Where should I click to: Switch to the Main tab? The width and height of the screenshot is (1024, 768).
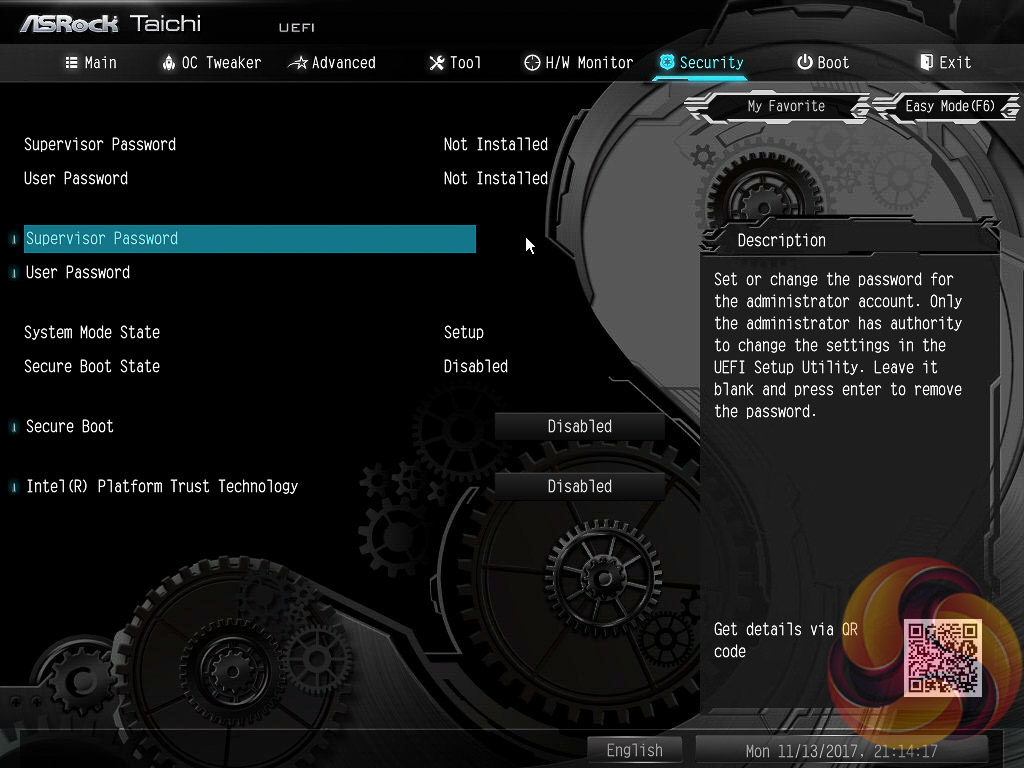click(91, 62)
